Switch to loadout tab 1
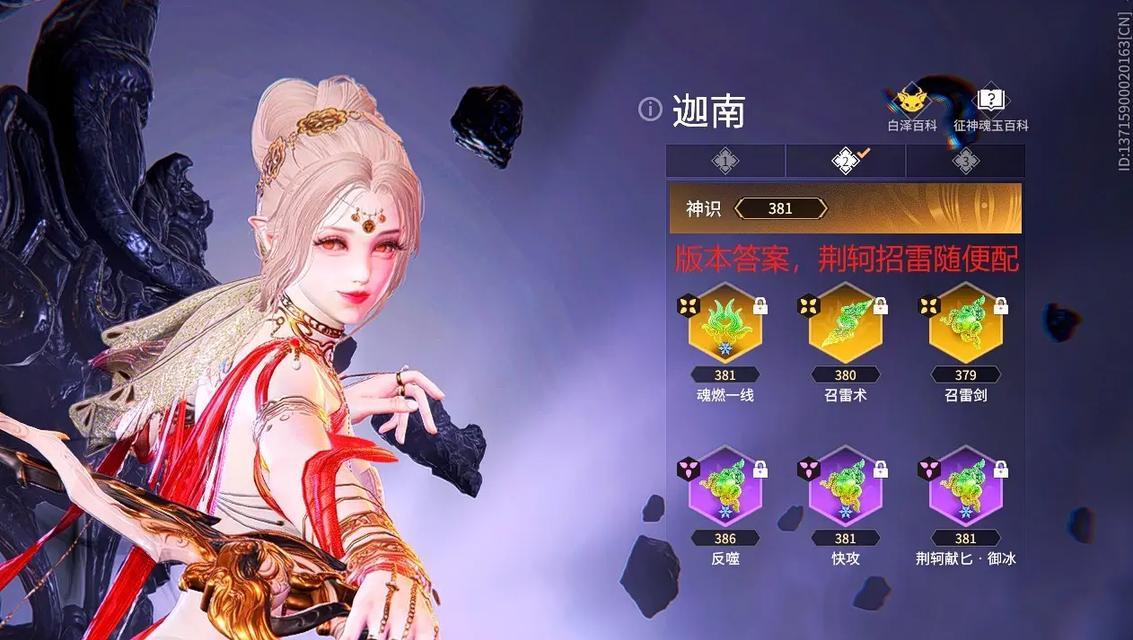 coord(725,160)
